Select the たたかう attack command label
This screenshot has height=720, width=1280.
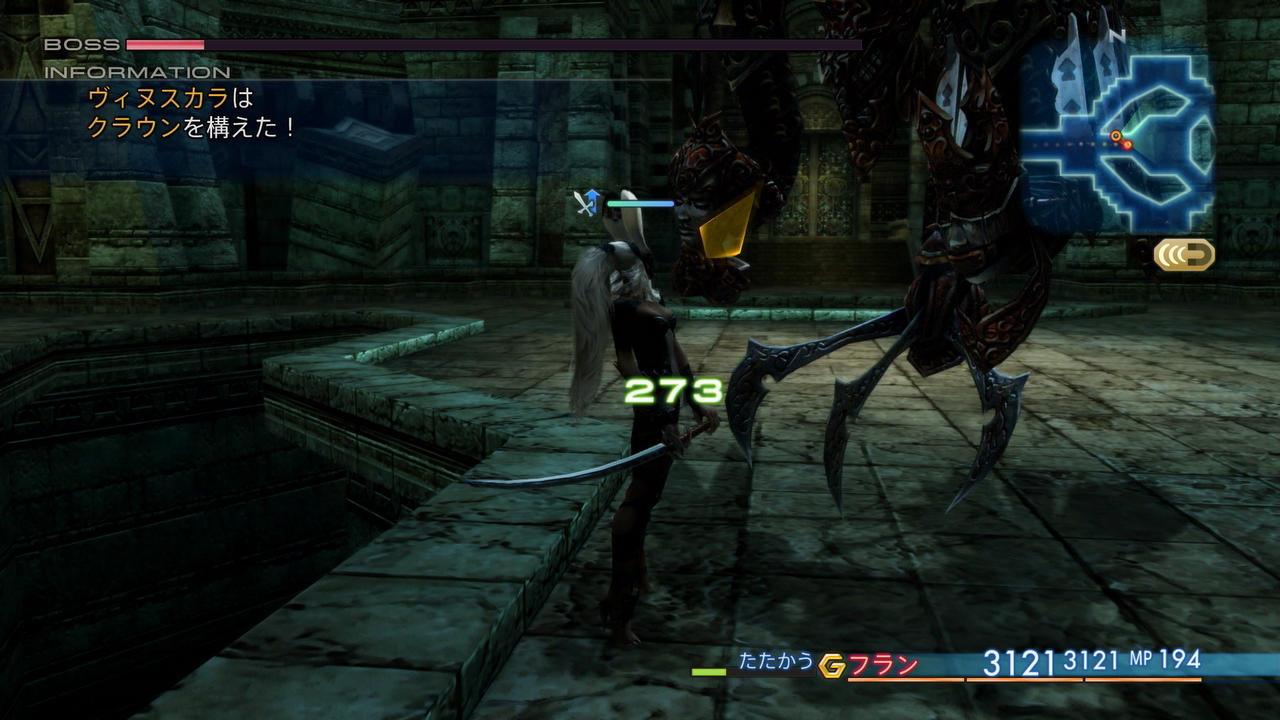[x=776, y=661]
